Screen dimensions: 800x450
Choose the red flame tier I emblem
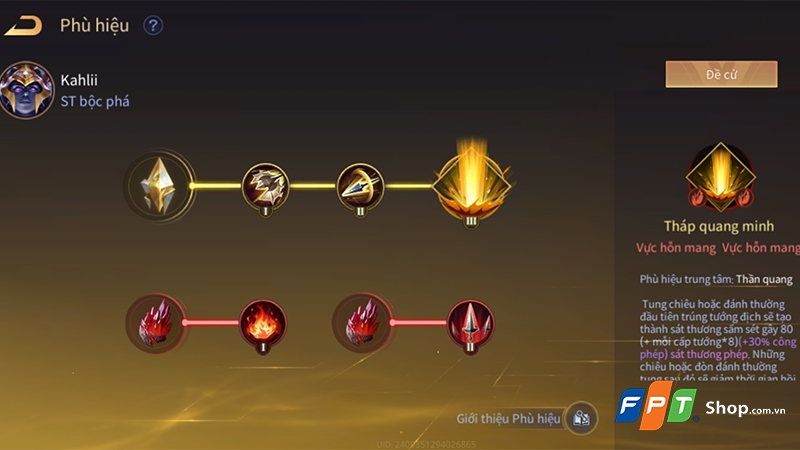click(x=264, y=322)
